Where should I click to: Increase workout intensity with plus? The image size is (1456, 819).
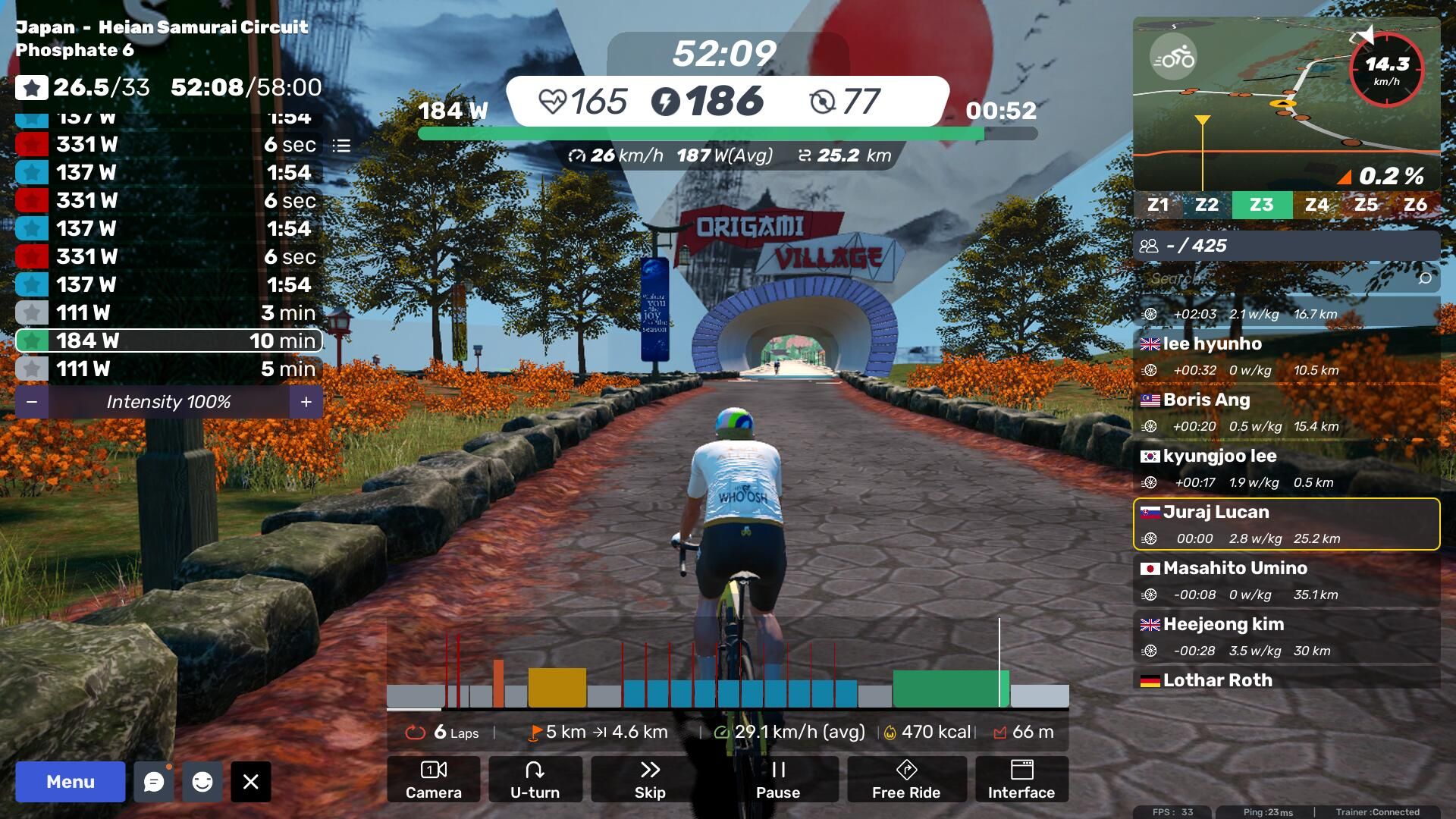coord(306,402)
